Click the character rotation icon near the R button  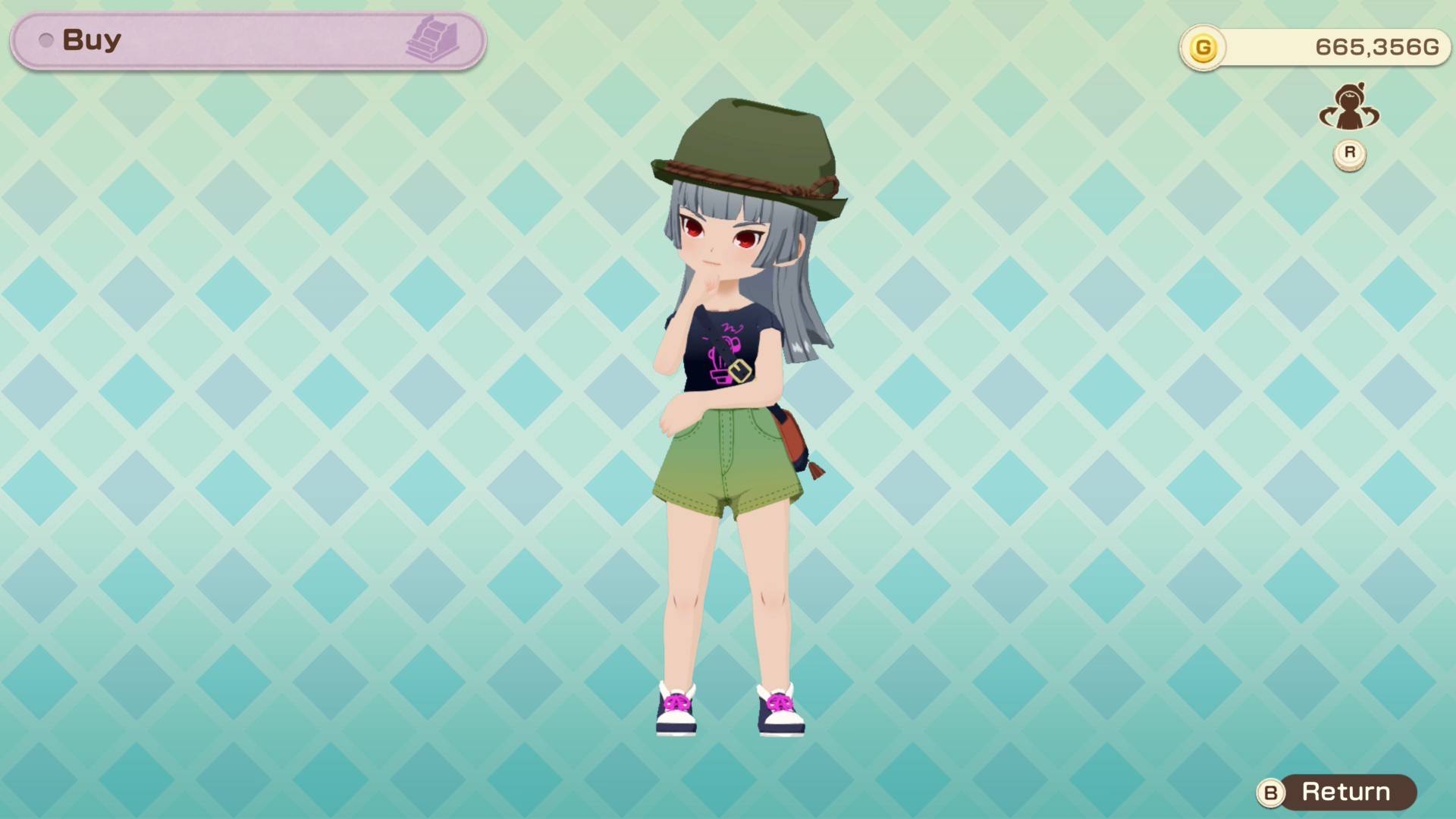(1349, 112)
